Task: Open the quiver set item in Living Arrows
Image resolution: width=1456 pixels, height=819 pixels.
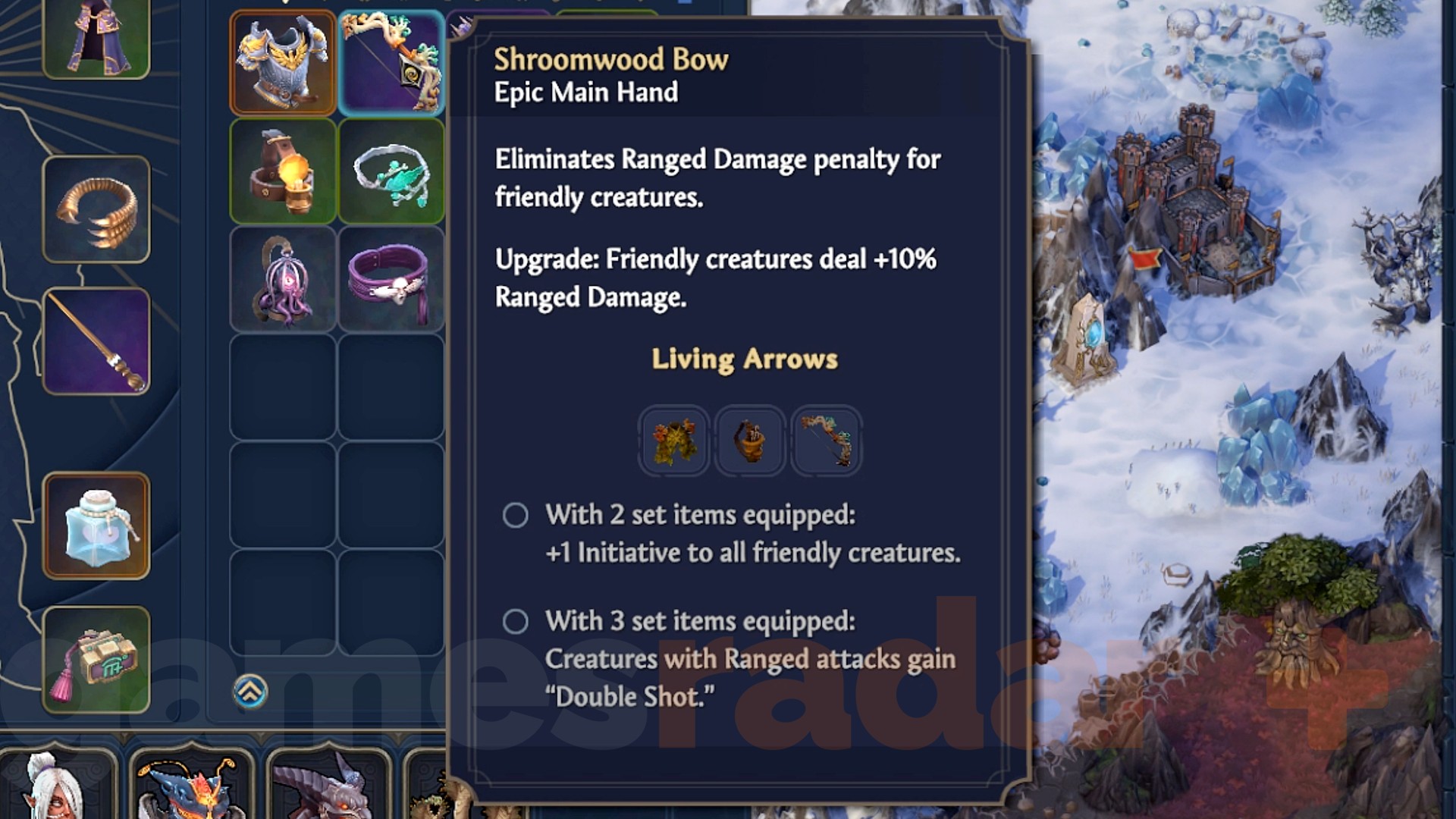Action: (x=750, y=441)
